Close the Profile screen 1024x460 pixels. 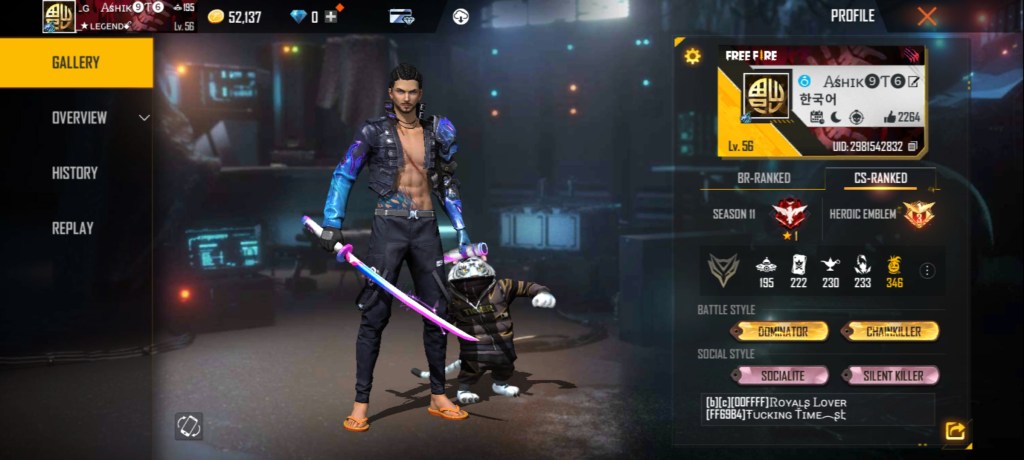pyautogui.click(x=927, y=16)
